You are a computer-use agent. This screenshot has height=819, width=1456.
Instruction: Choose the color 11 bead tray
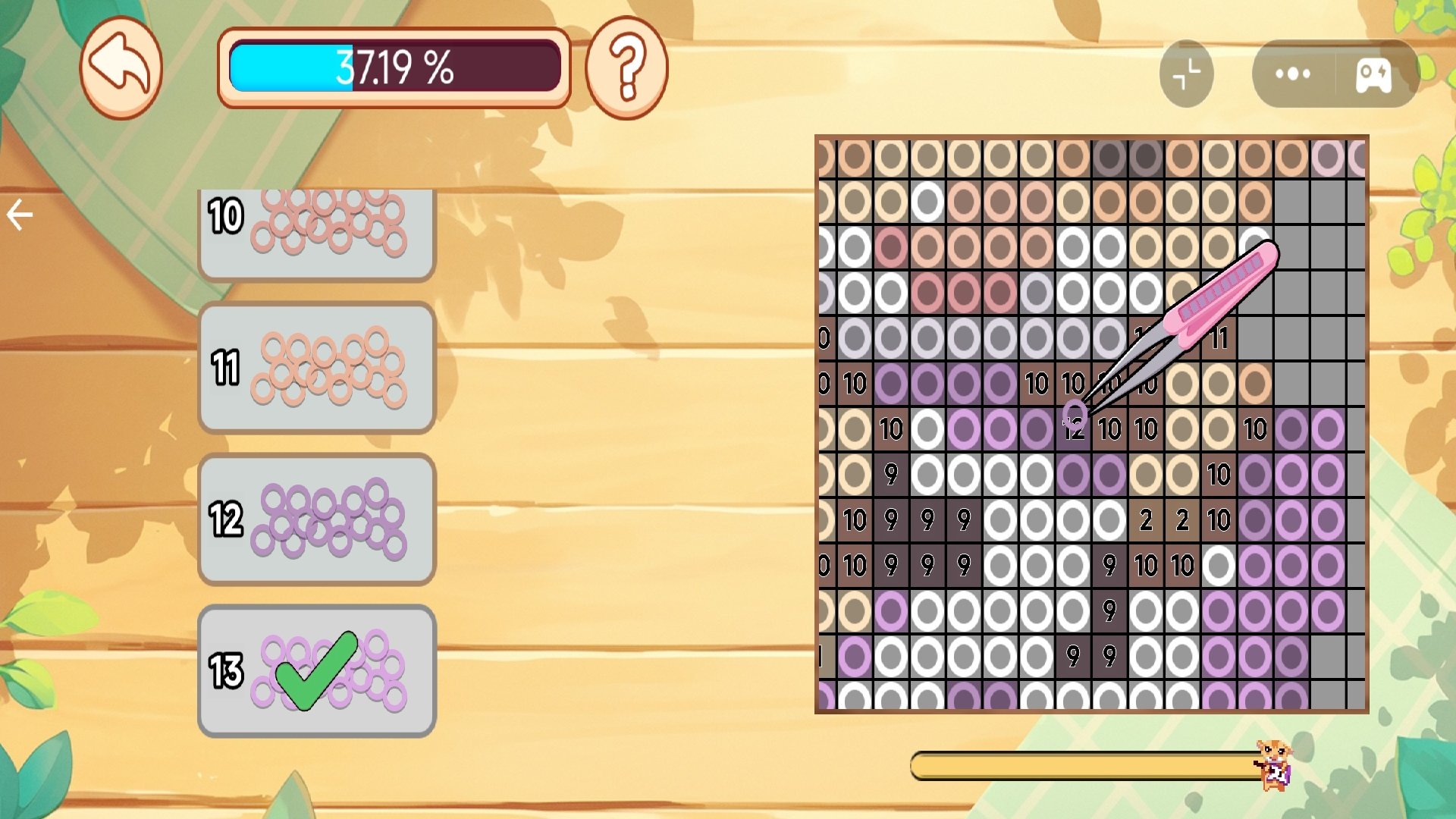(316, 368)
